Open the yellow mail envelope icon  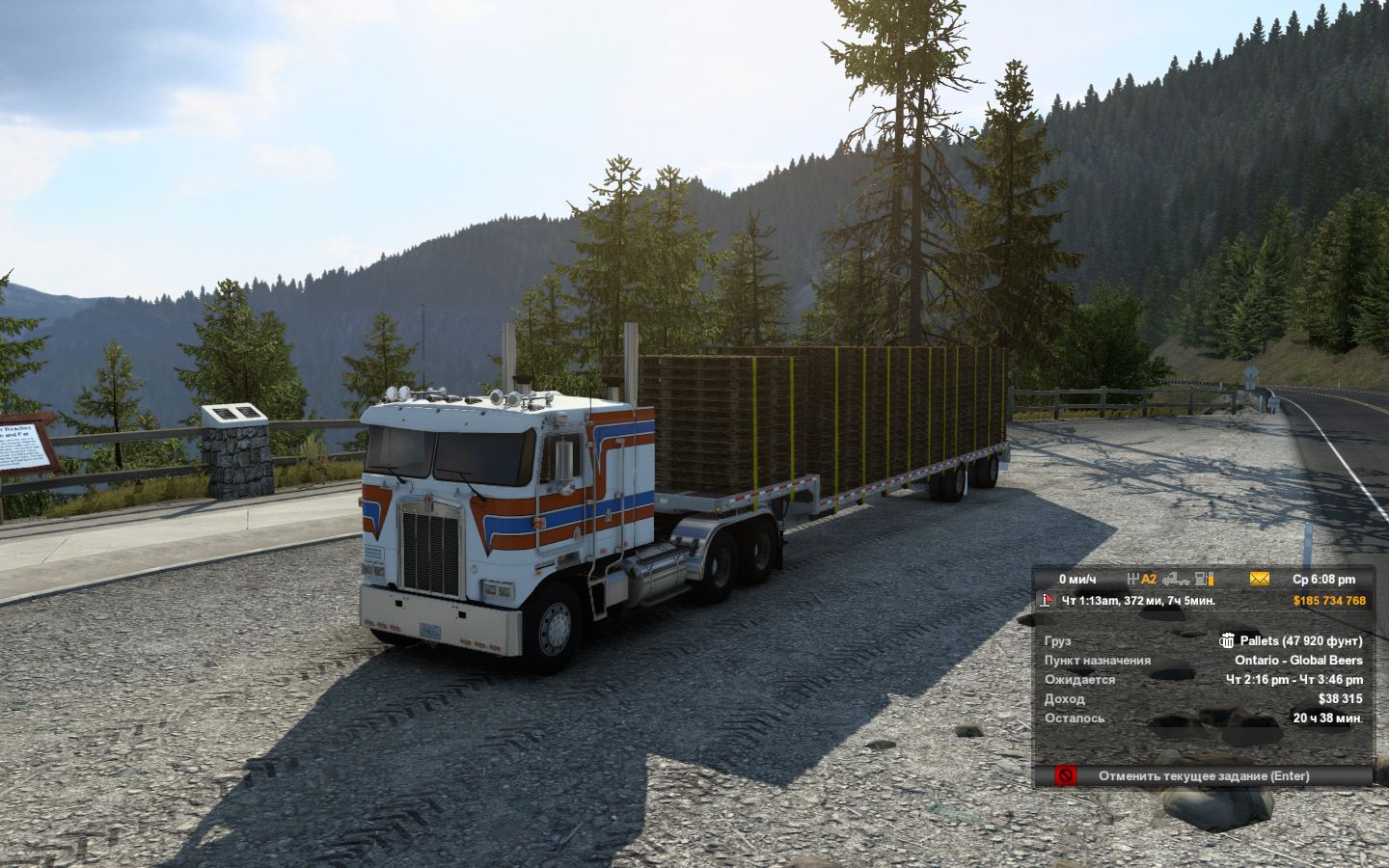[x=1259, y=579]
